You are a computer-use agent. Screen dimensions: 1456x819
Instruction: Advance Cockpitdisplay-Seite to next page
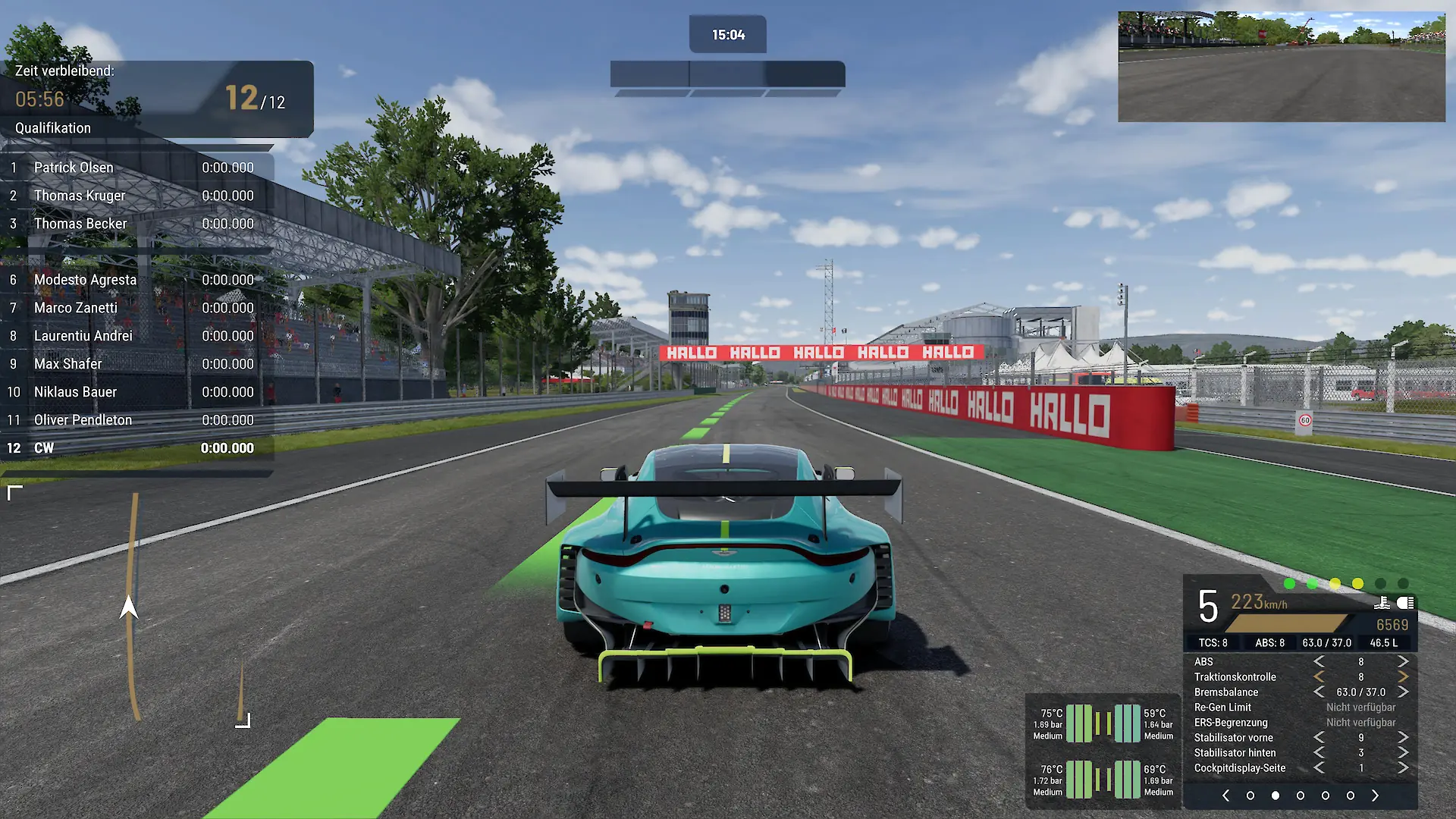tap(1403, 768)
